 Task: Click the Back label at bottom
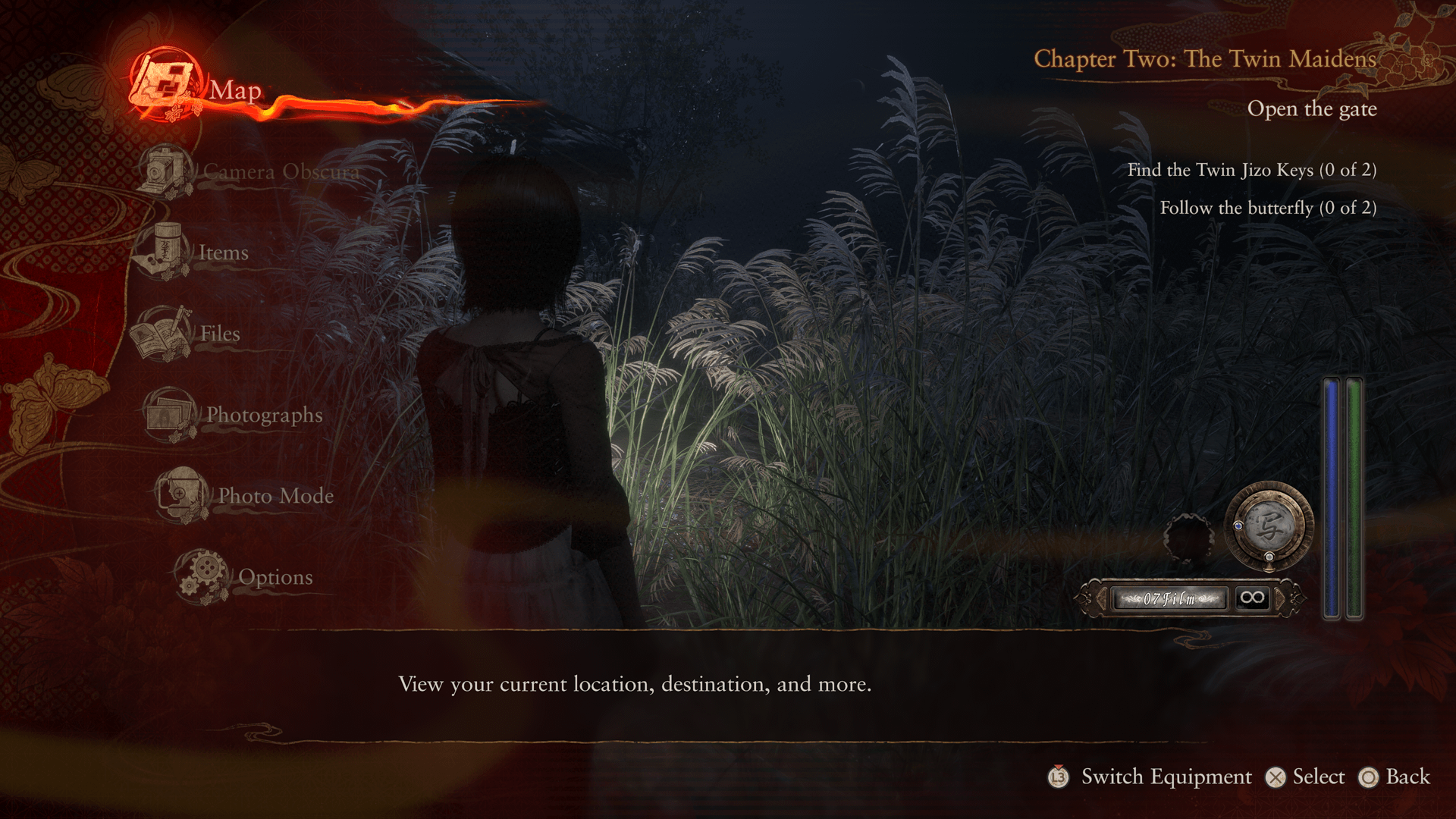(1407, 777)
